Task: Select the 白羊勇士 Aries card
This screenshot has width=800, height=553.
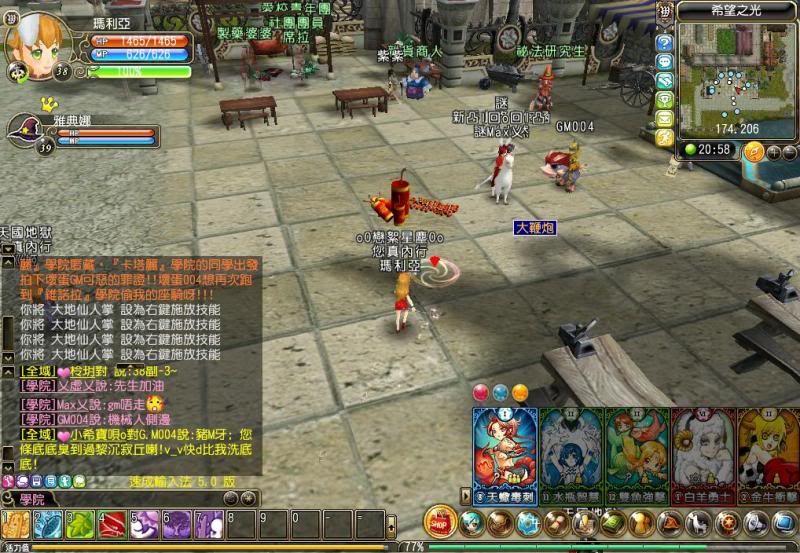Action: click(x=702, y=455)
